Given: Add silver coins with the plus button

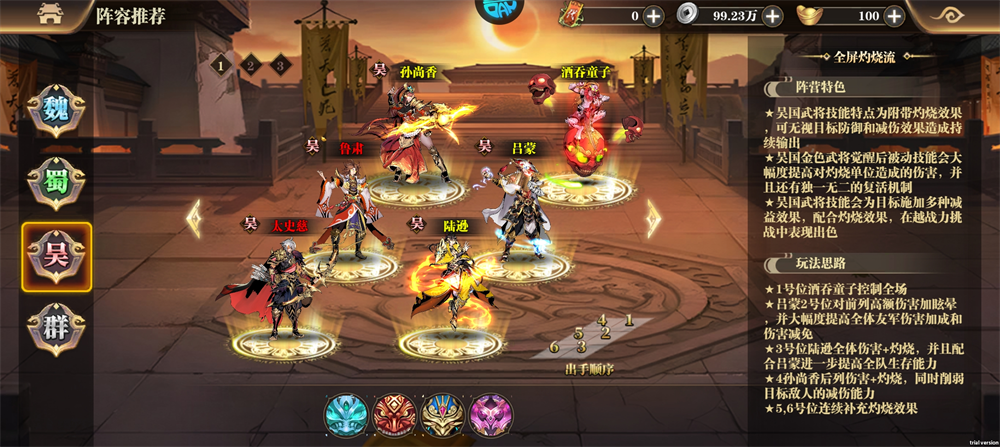Looking at the screenshot, I should tap(773, 16).
